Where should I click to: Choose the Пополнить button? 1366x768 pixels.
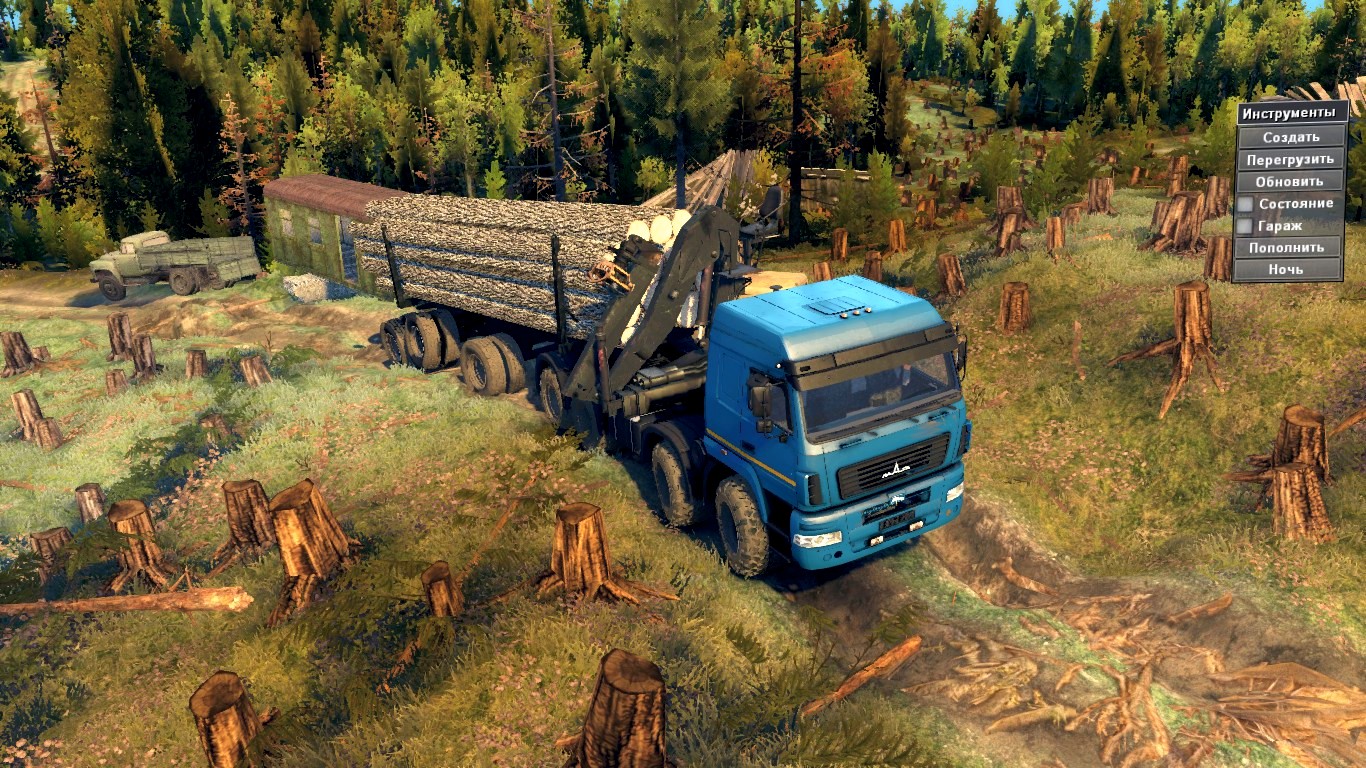pos(1286,247)
